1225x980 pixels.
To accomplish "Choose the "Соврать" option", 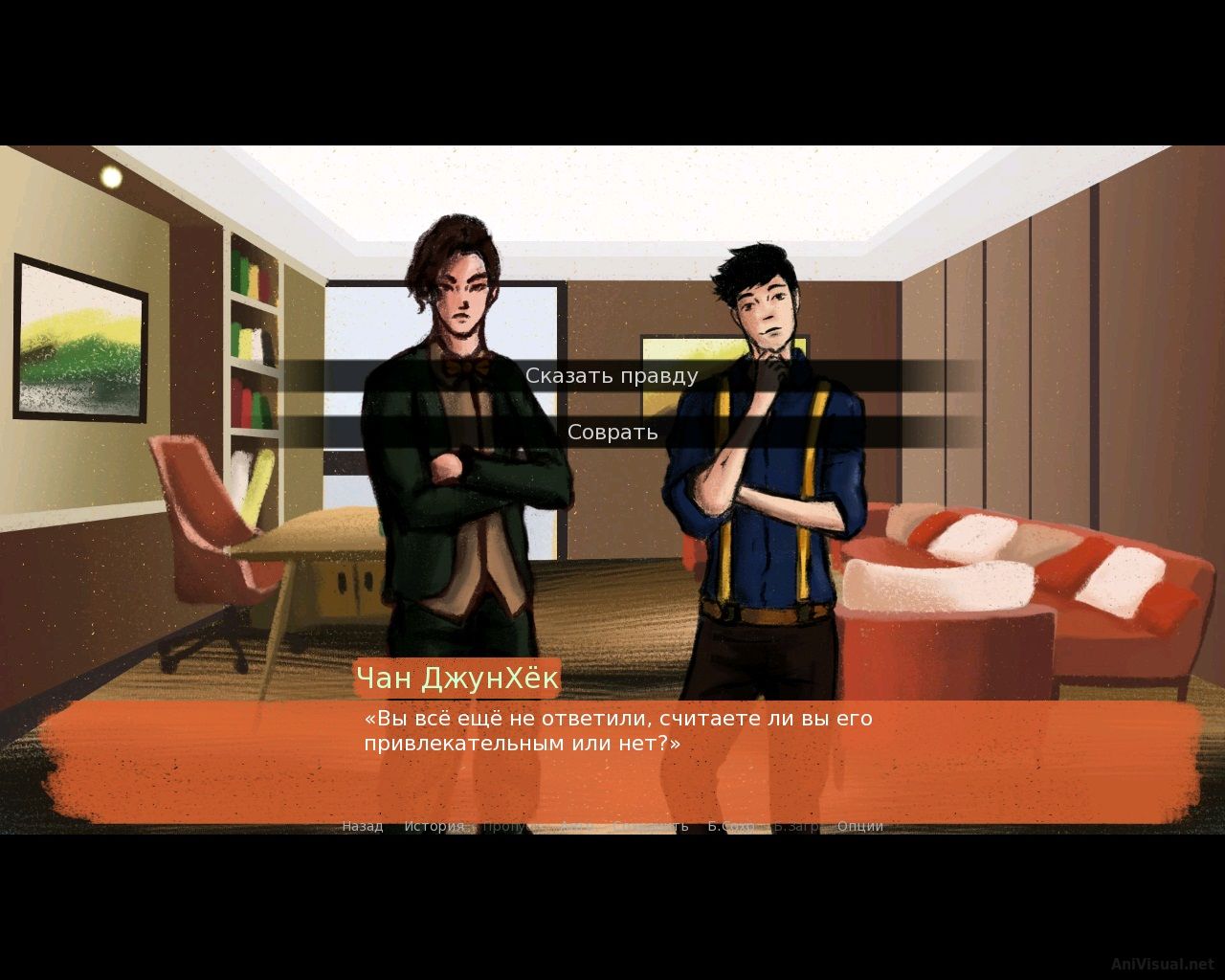I will 612,433.
